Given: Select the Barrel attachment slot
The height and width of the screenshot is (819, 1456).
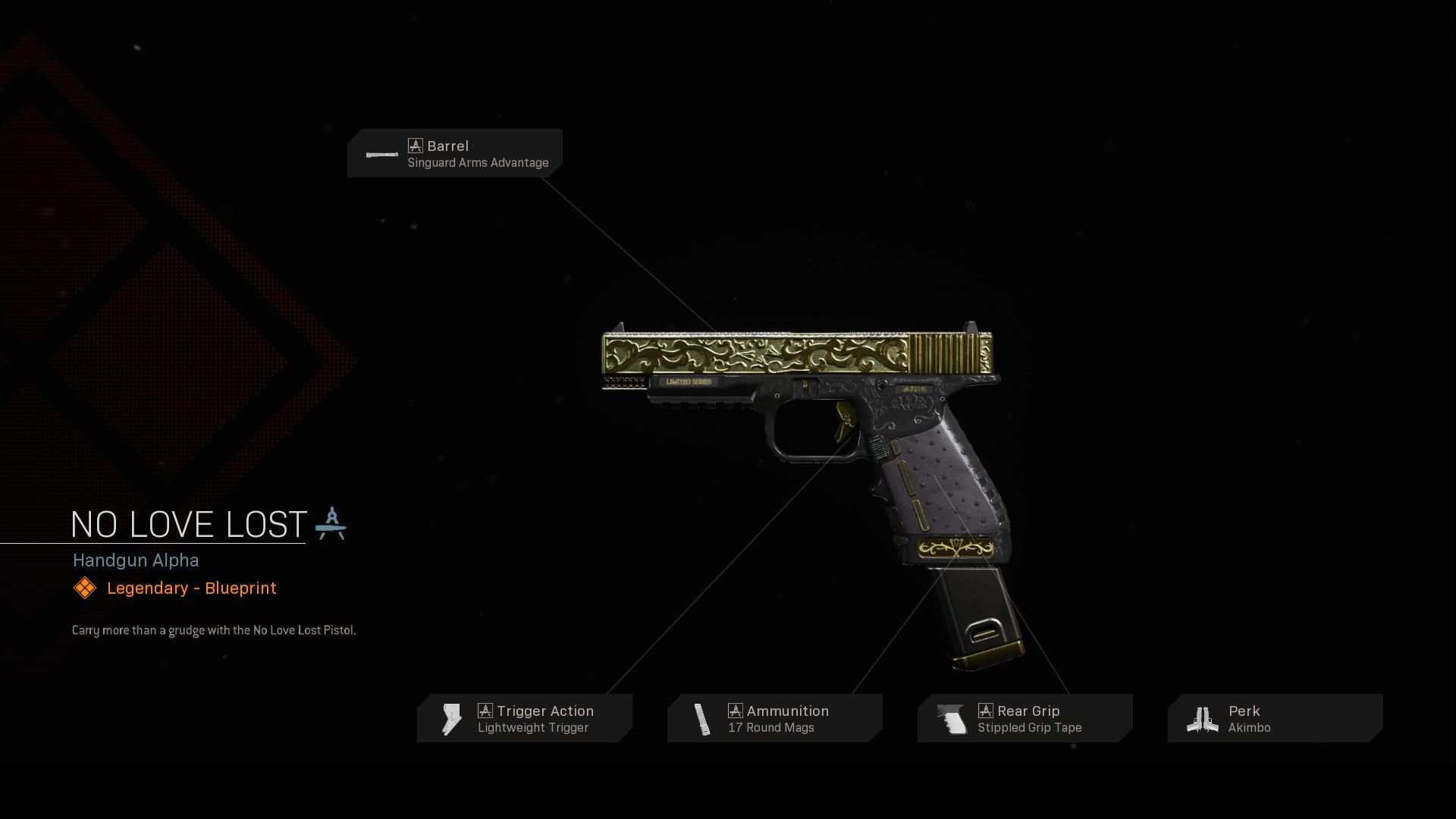Looking at the screenshot, I should tap(455, 153).
